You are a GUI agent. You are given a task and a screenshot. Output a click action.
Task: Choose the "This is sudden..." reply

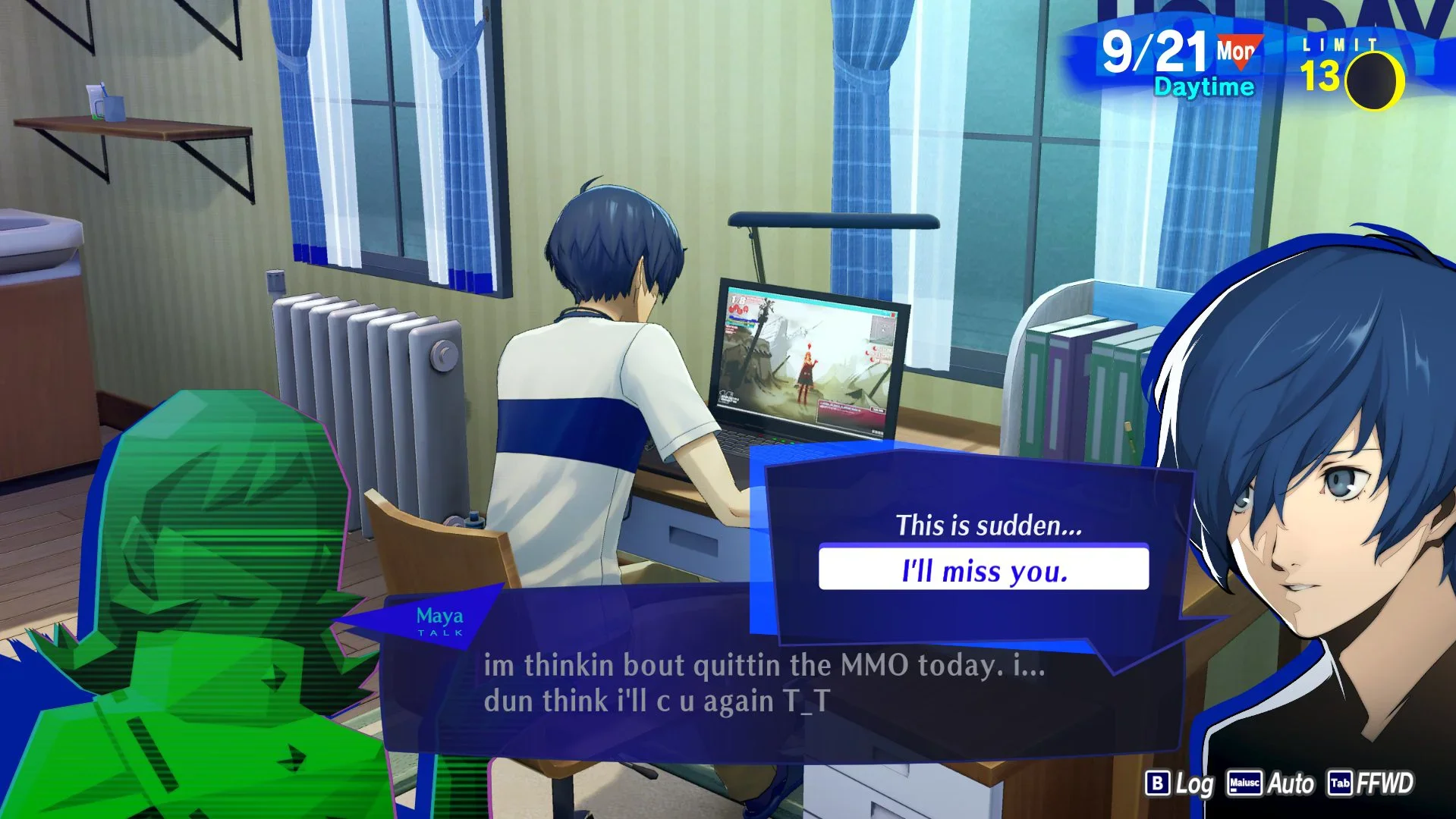988,526
